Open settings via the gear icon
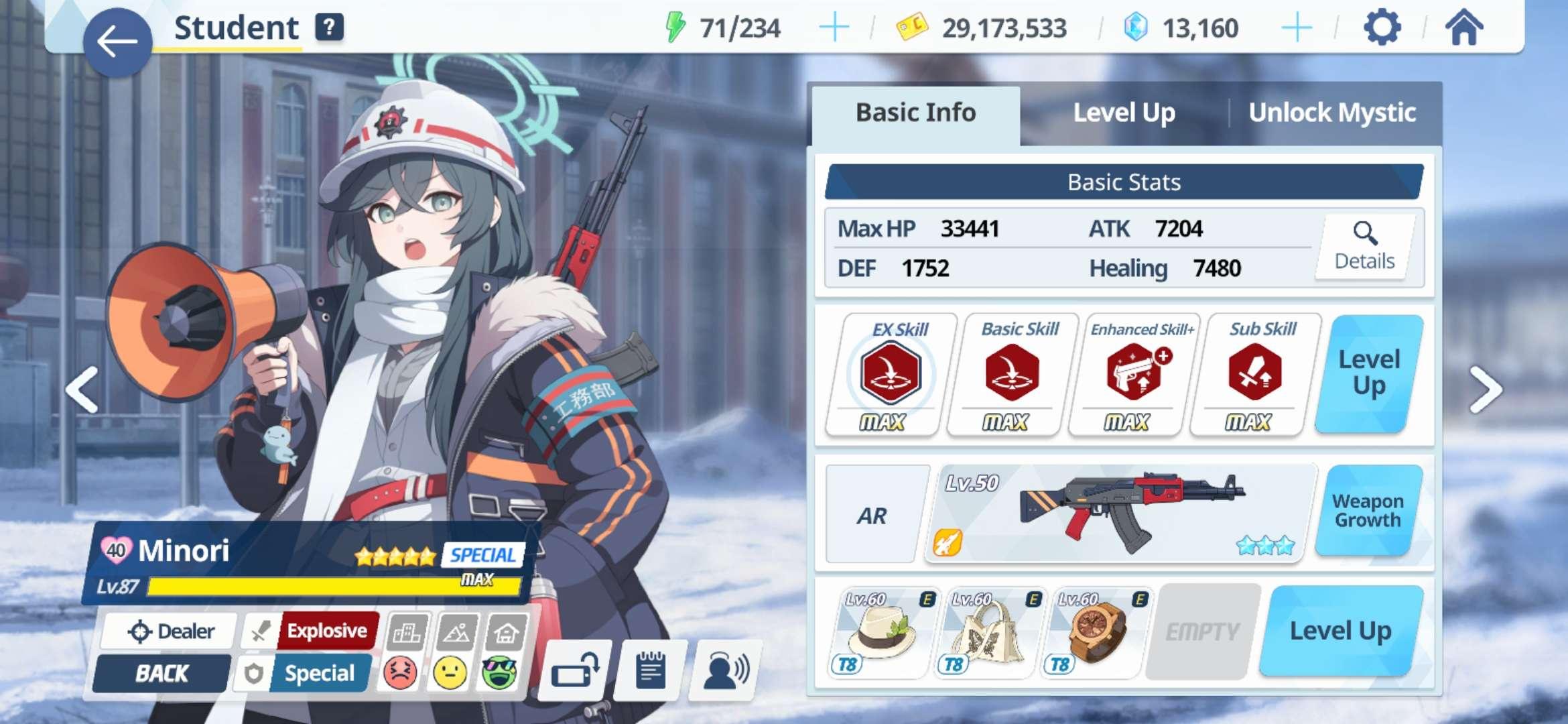The height and width of the screenshot is (724, 1568). point(1382,28)
